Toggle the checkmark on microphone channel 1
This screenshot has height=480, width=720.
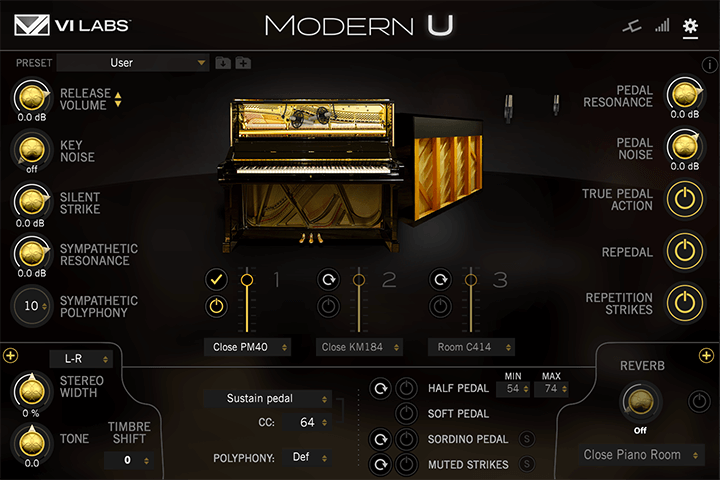coord(215,280)
